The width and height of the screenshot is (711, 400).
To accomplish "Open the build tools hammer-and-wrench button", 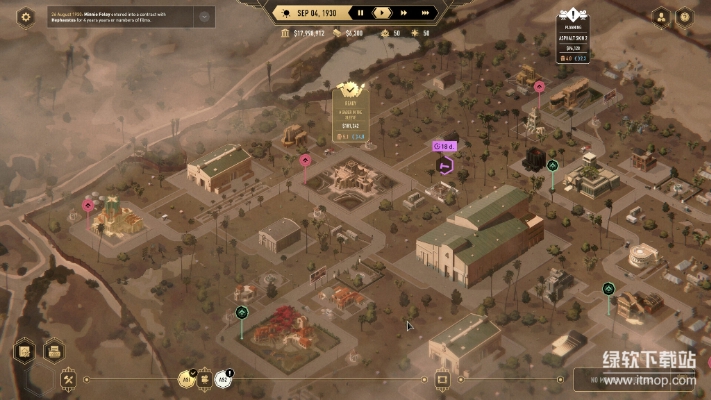I will pos(69,380).
